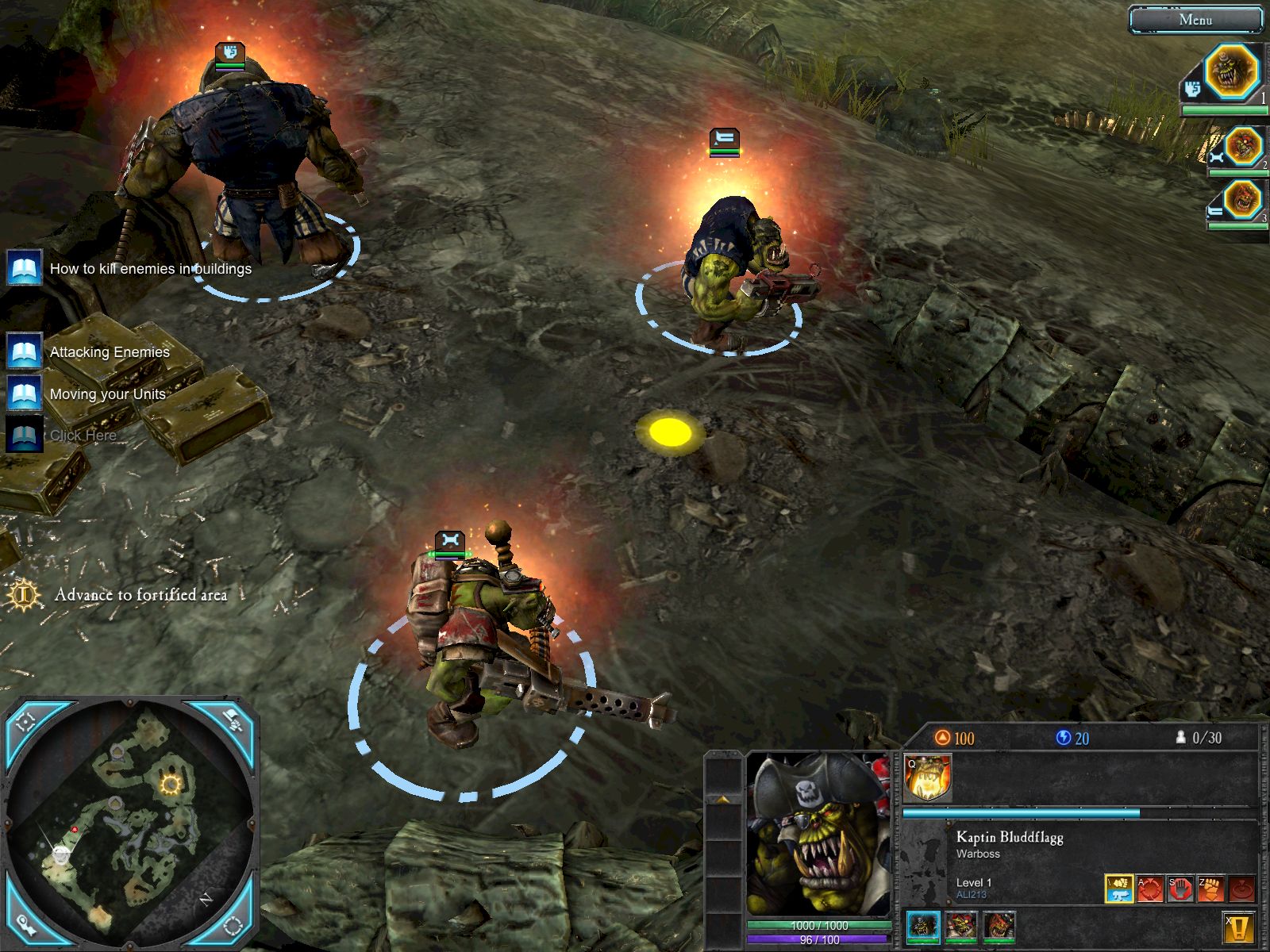
Task: Activate the Q ability with flaming ork face
Action: pos(927,777)
